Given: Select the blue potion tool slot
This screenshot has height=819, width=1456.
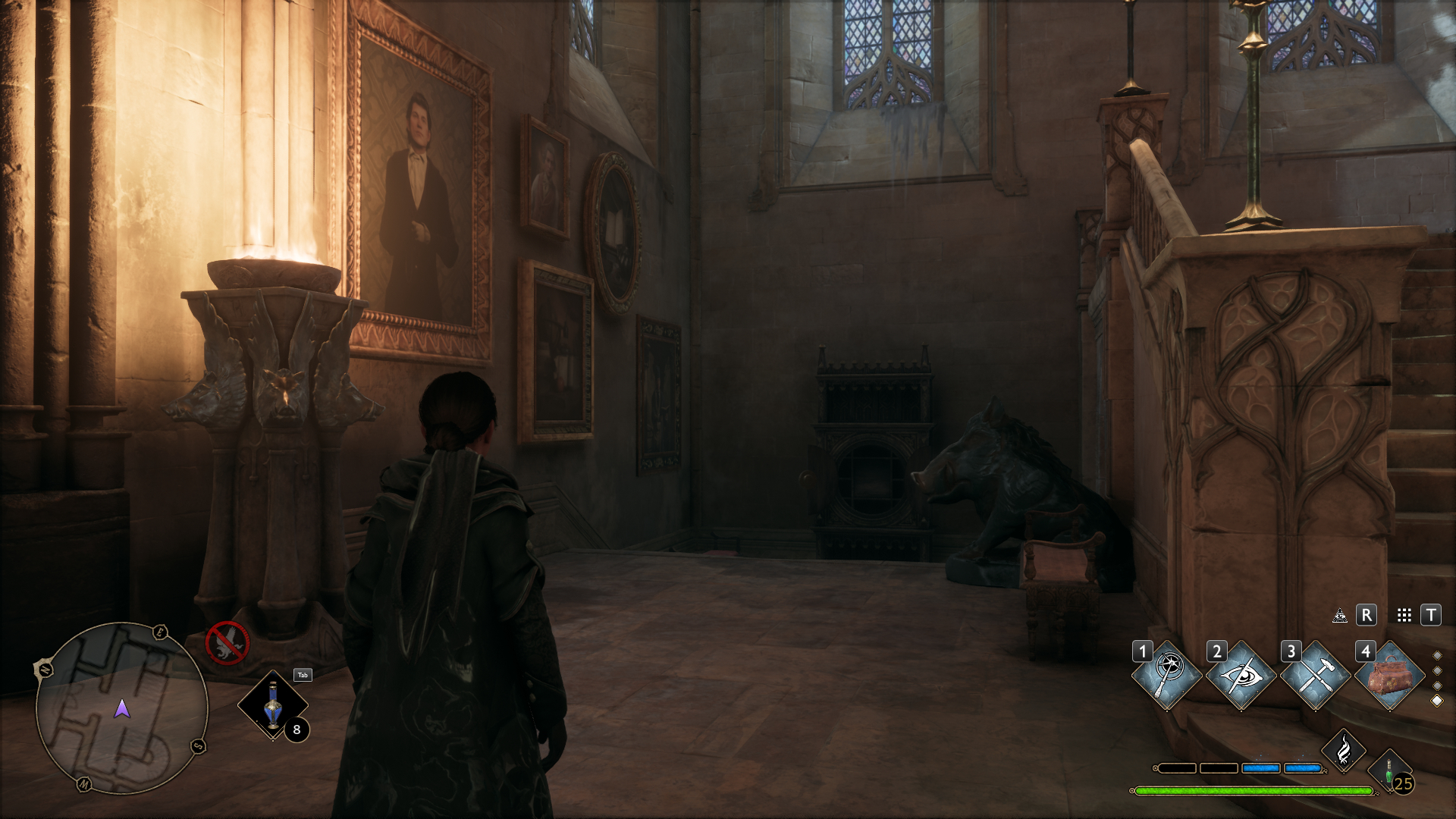Looking at the screenshot, I should click(272, 705).
